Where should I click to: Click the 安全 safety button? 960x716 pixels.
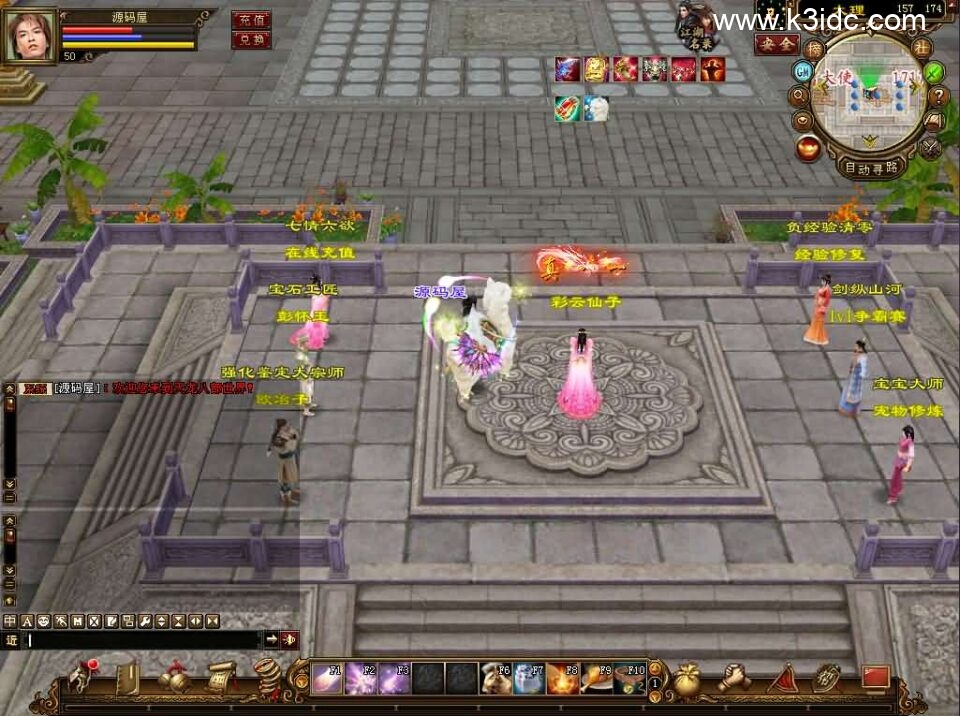(776, 44)
